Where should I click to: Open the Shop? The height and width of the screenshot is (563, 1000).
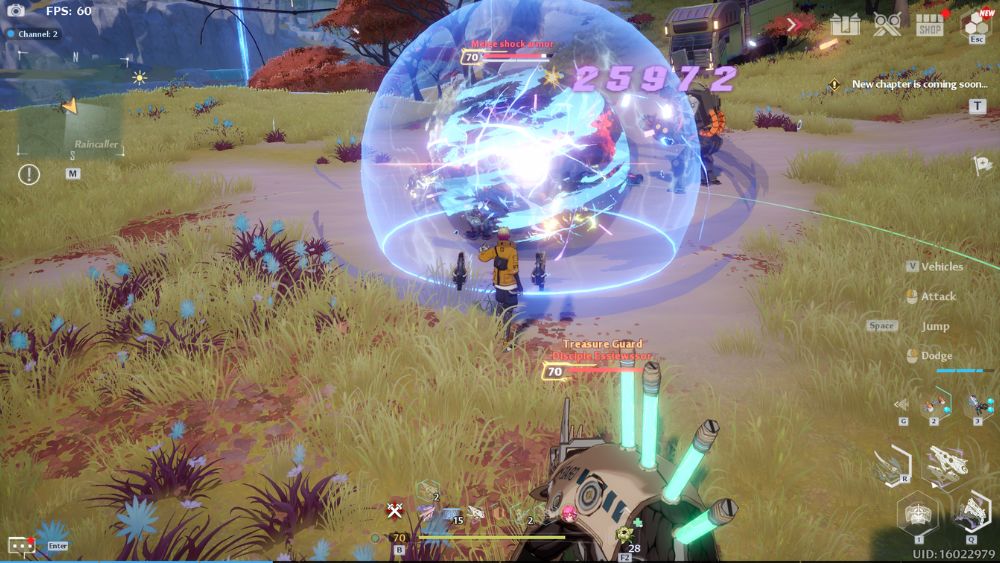pyautogui.click(x=930, y=24)
